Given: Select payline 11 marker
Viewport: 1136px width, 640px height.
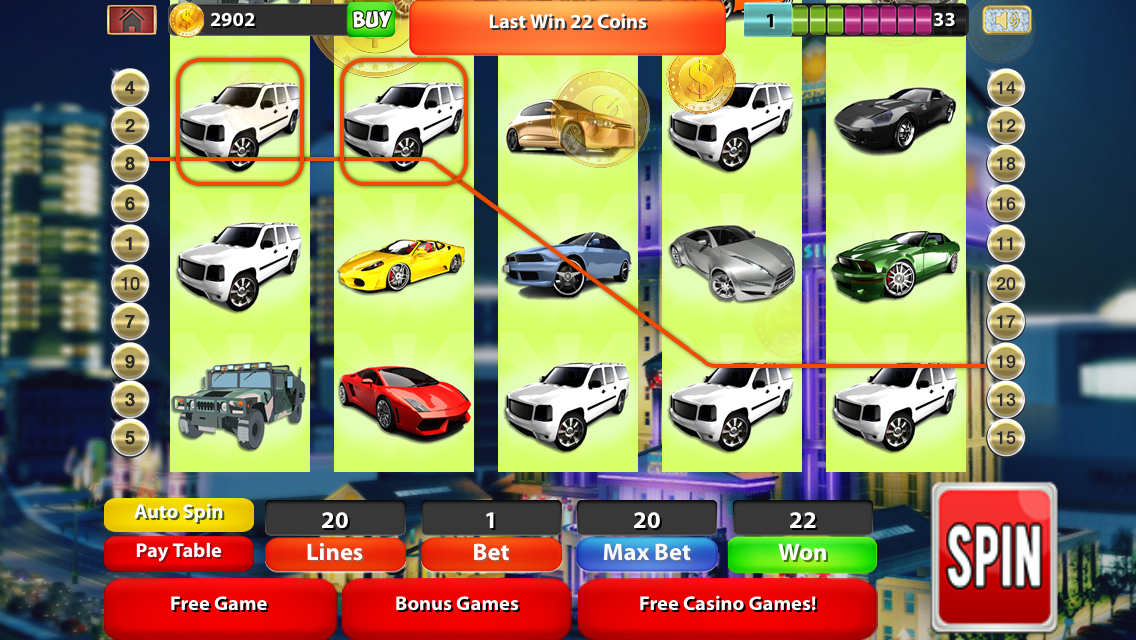Looking at the screenshot, I should [x=1005, y=243].
